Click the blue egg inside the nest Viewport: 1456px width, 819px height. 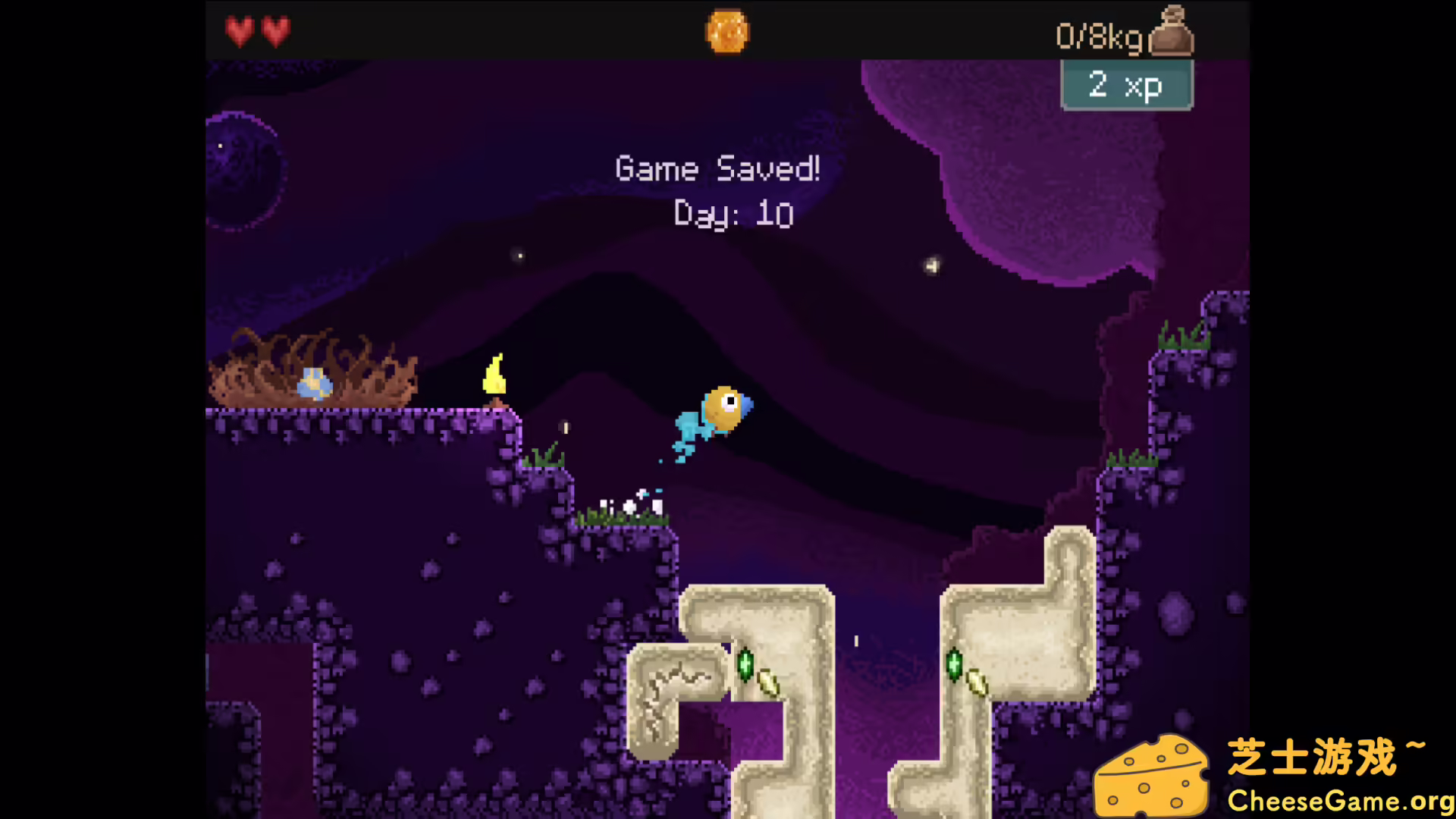click(x=315, y=383)
